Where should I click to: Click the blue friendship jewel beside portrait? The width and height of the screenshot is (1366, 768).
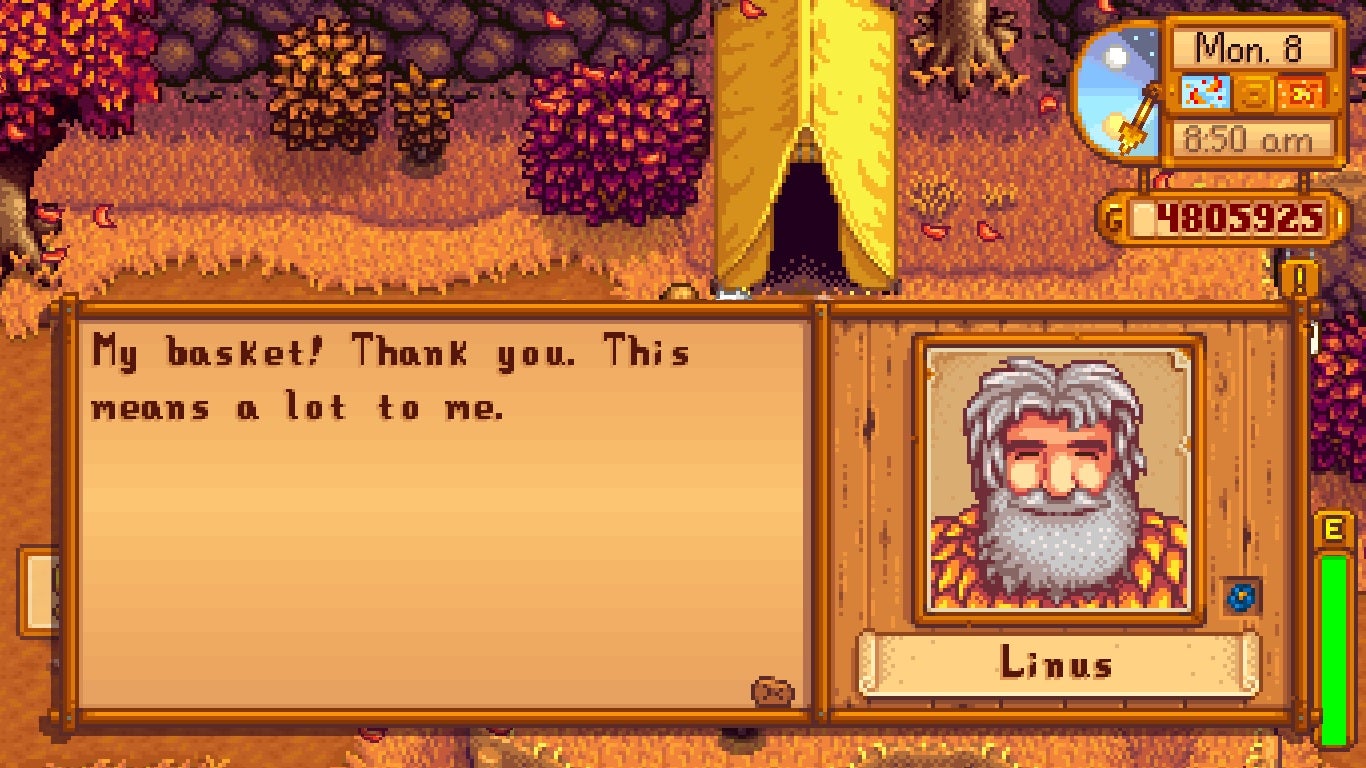pyautogui.click(x=1242, y=598)
